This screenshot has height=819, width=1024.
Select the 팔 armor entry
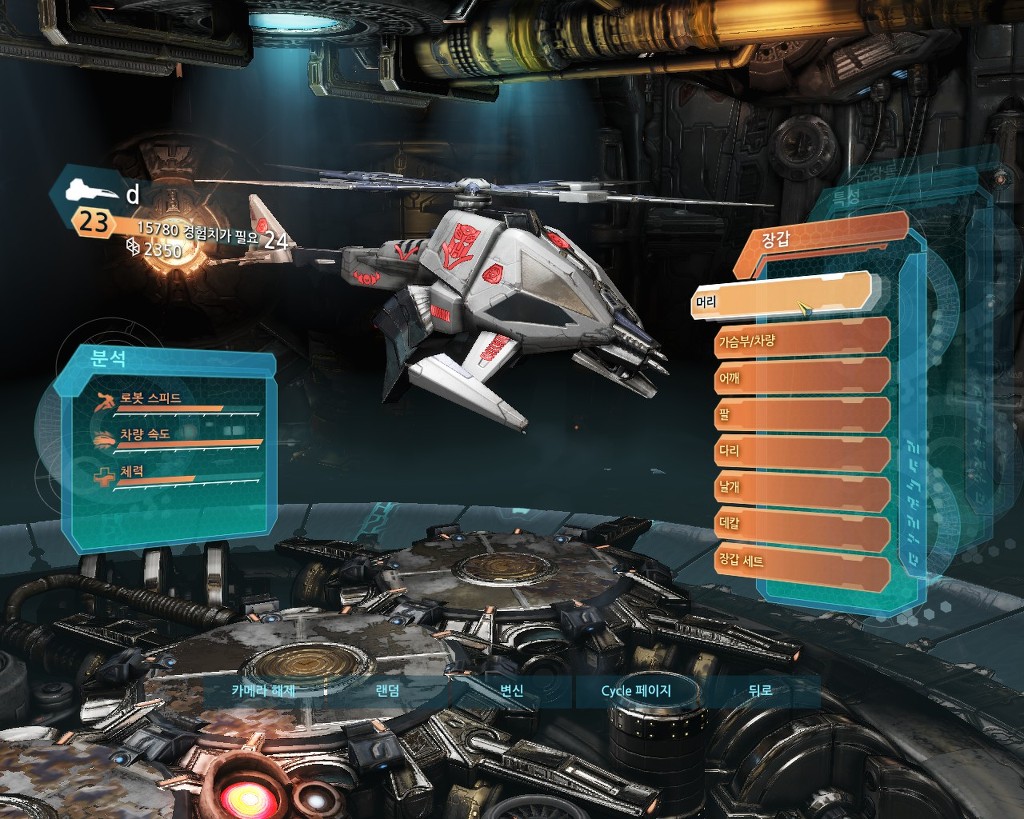coord(801,415)
